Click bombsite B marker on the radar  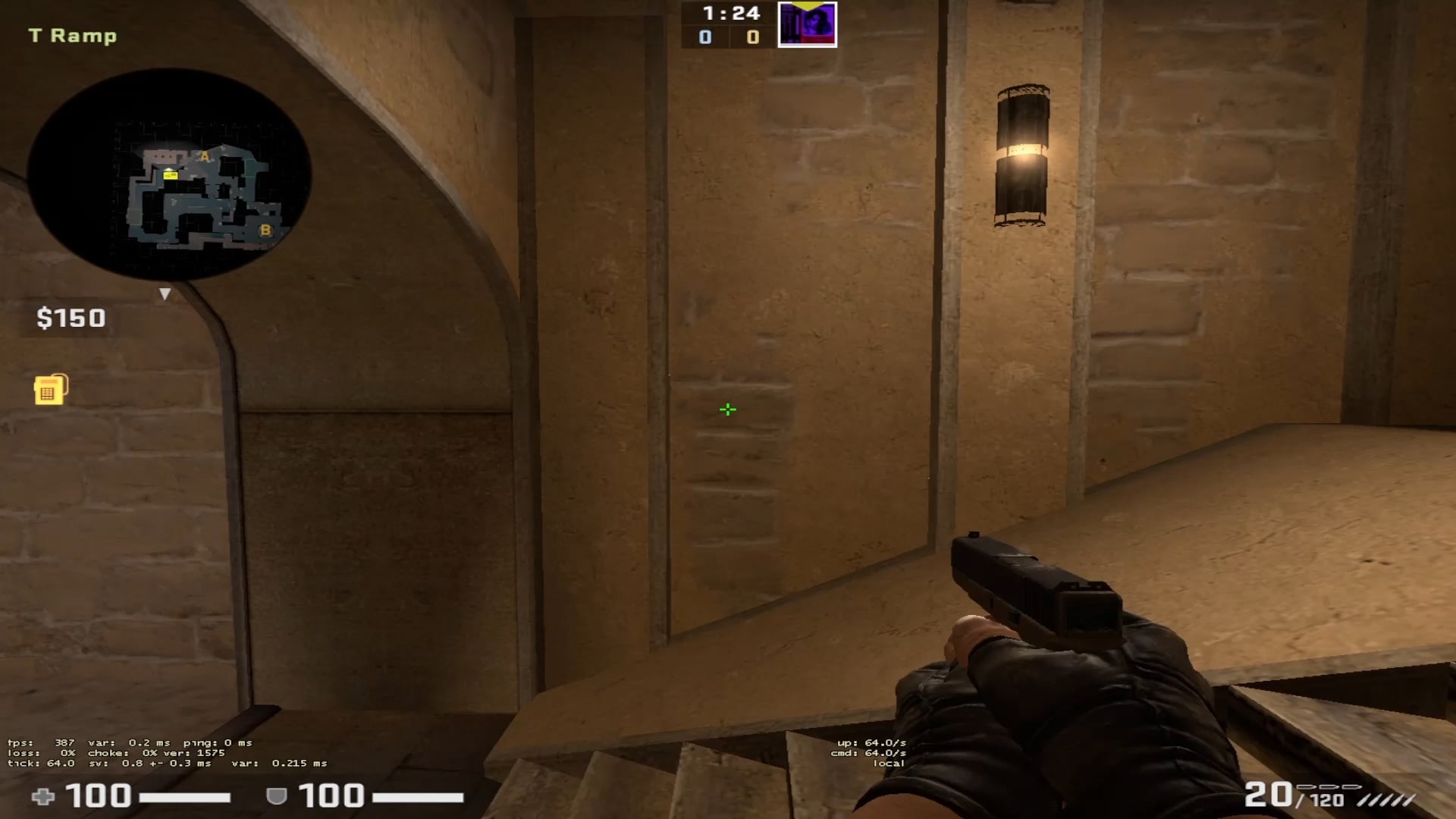click(265, 229)
